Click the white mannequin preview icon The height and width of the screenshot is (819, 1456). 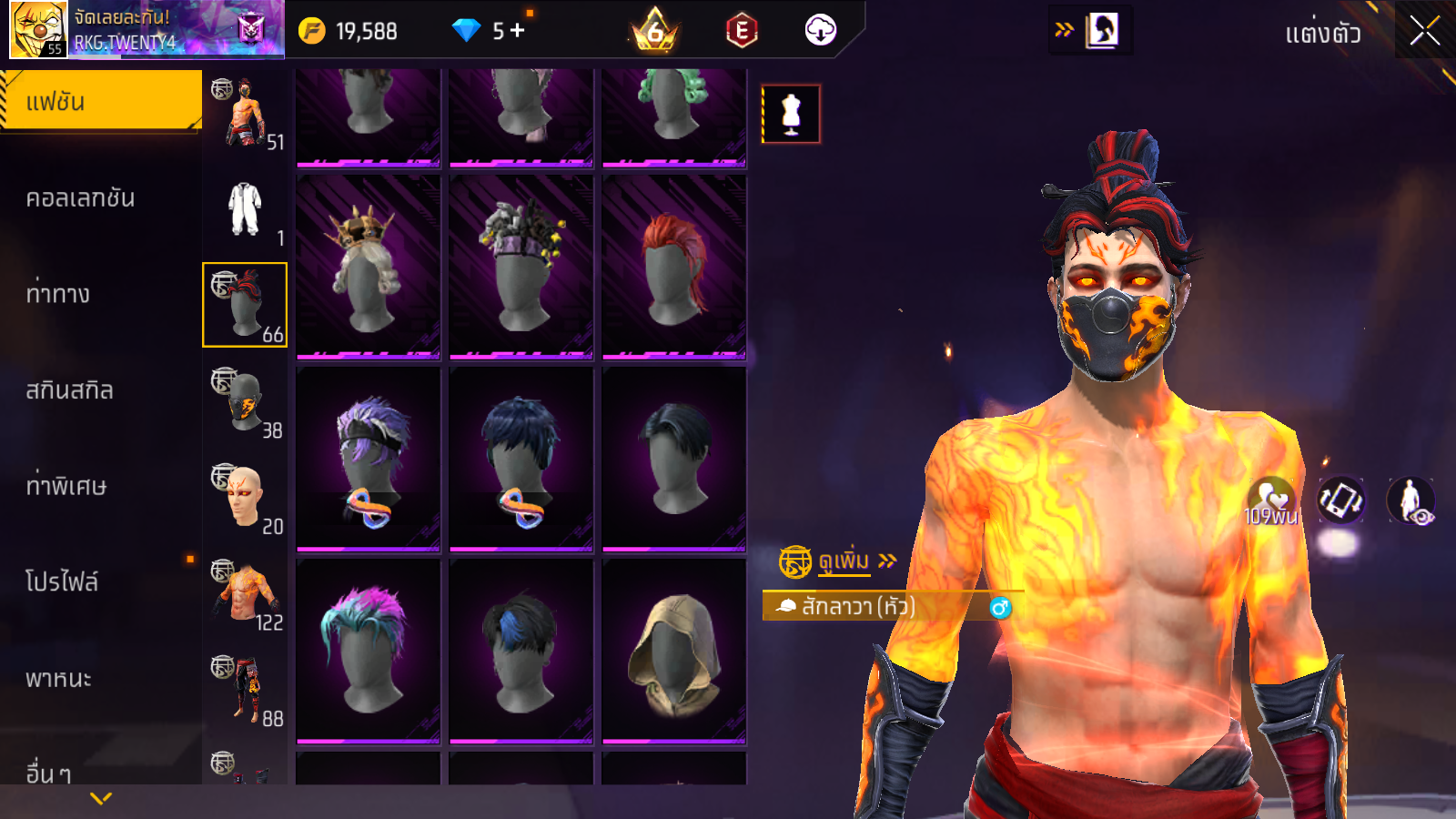pyautogui.click(x=791, y=114)
